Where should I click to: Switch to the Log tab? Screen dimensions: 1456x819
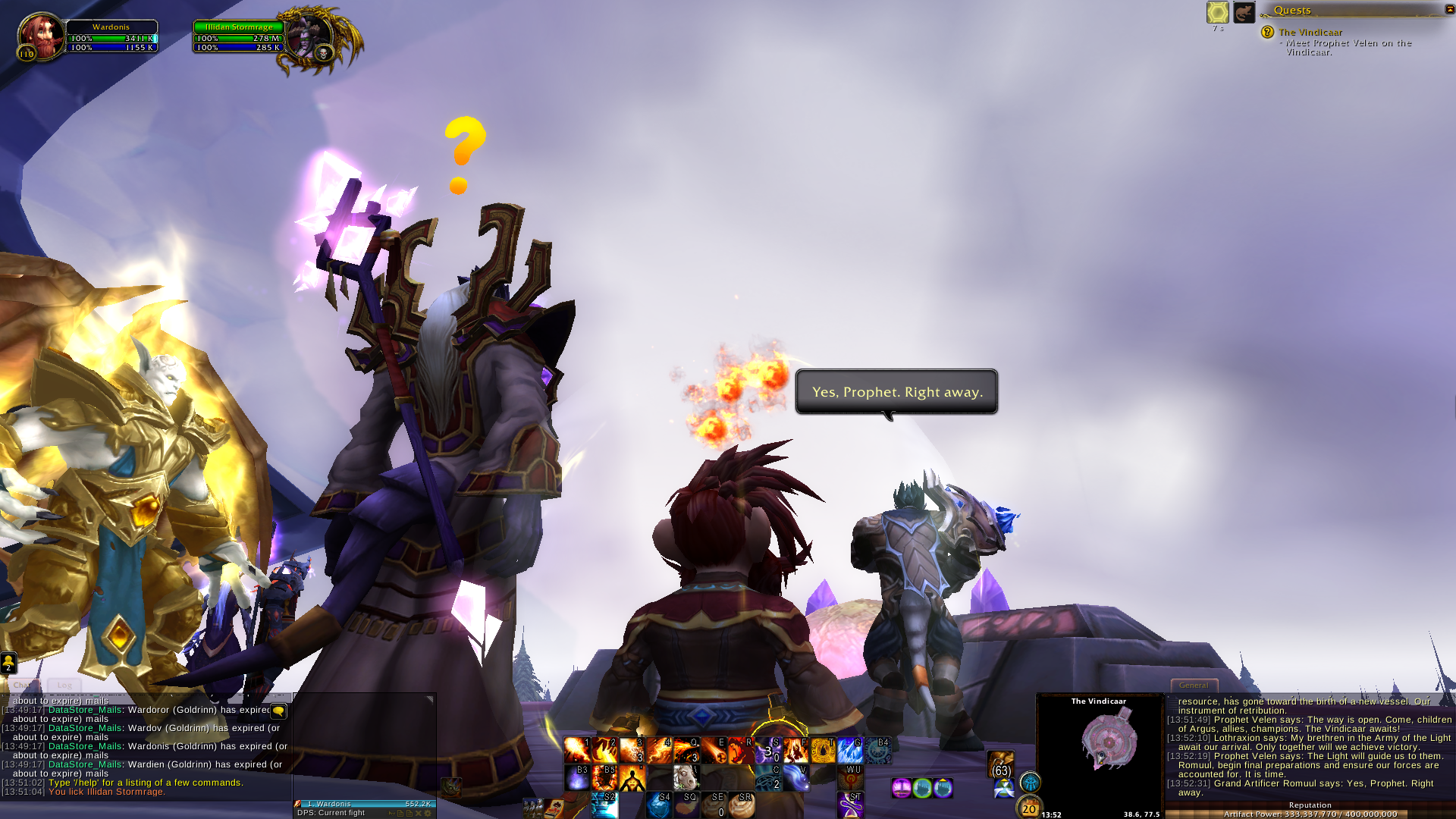click(64, 685)
